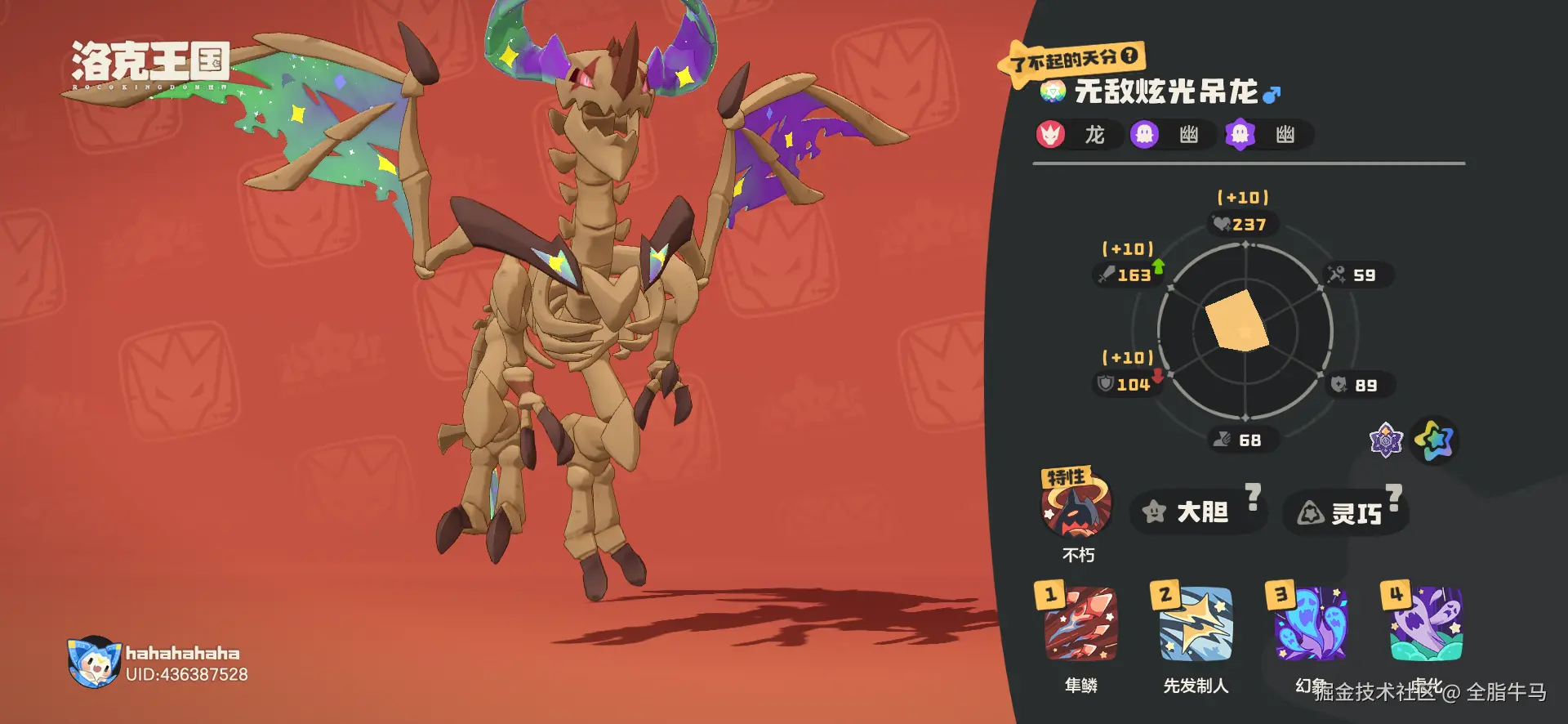Select skill 4 purple ghost icon

(x=1426, y=624)
